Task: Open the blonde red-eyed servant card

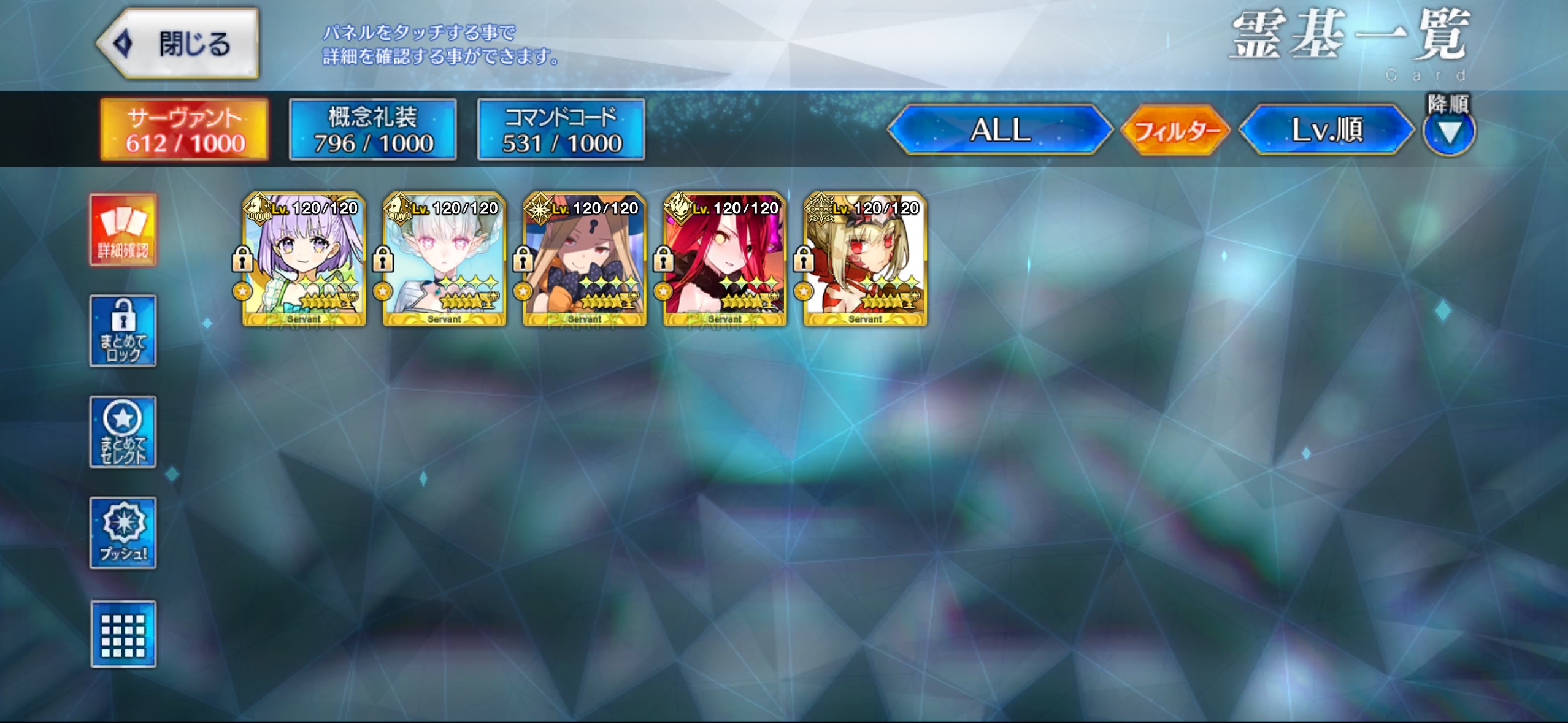Action: (865, 259)
